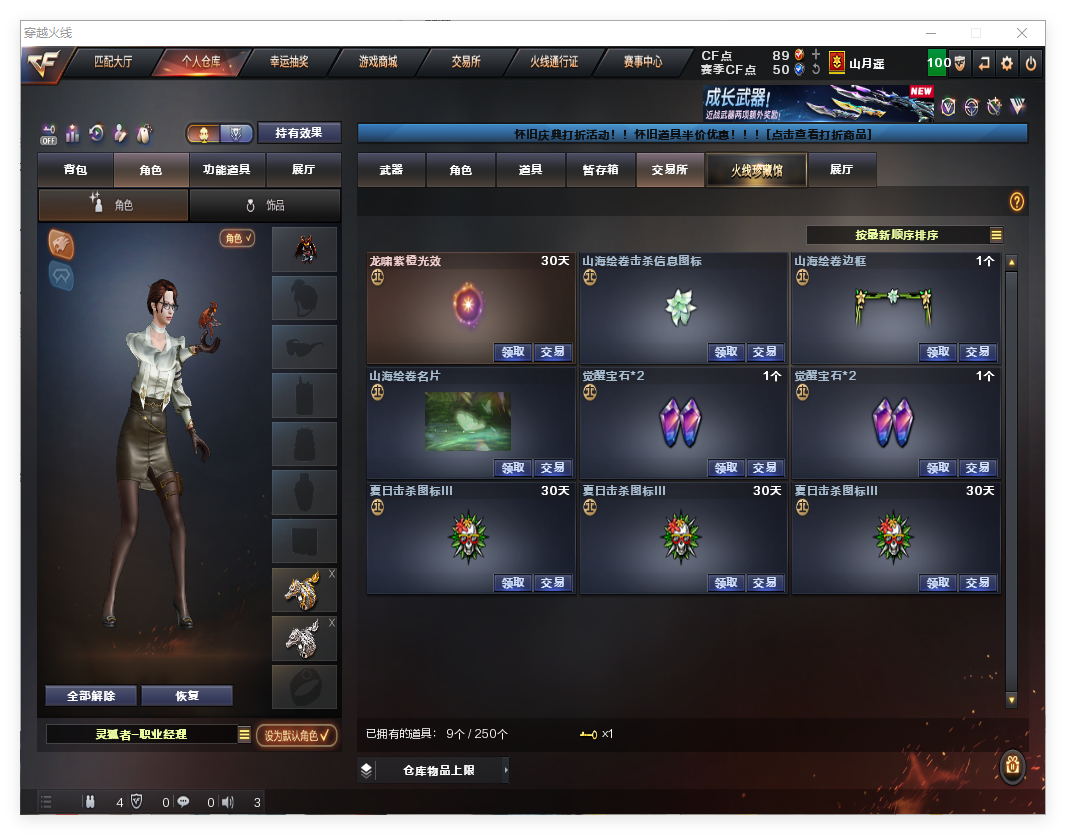Set character as default with 设为默认角色
Screen dimensions: 1066x835
296,735
